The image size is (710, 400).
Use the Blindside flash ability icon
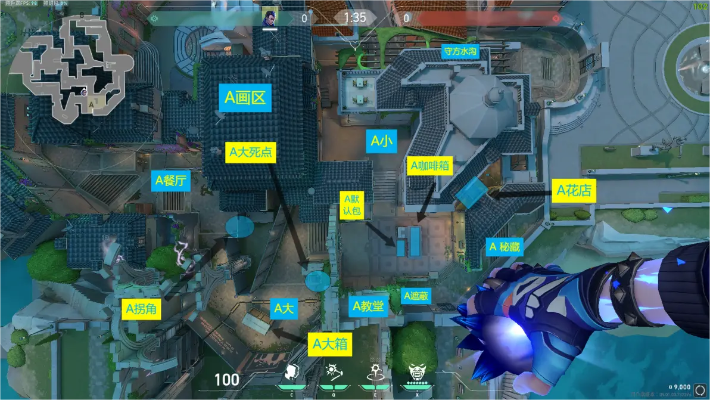(331, 373)
